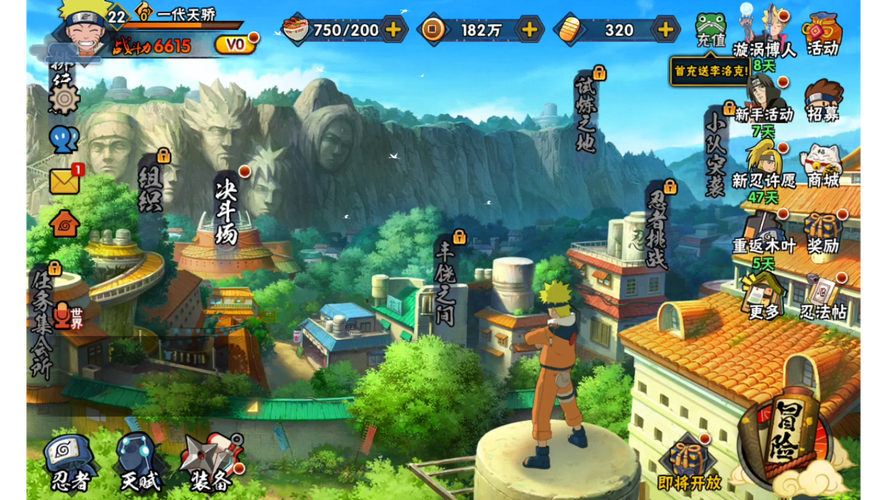
Task: Open the 奖励 rewards panel
Action: coord(822,232)
